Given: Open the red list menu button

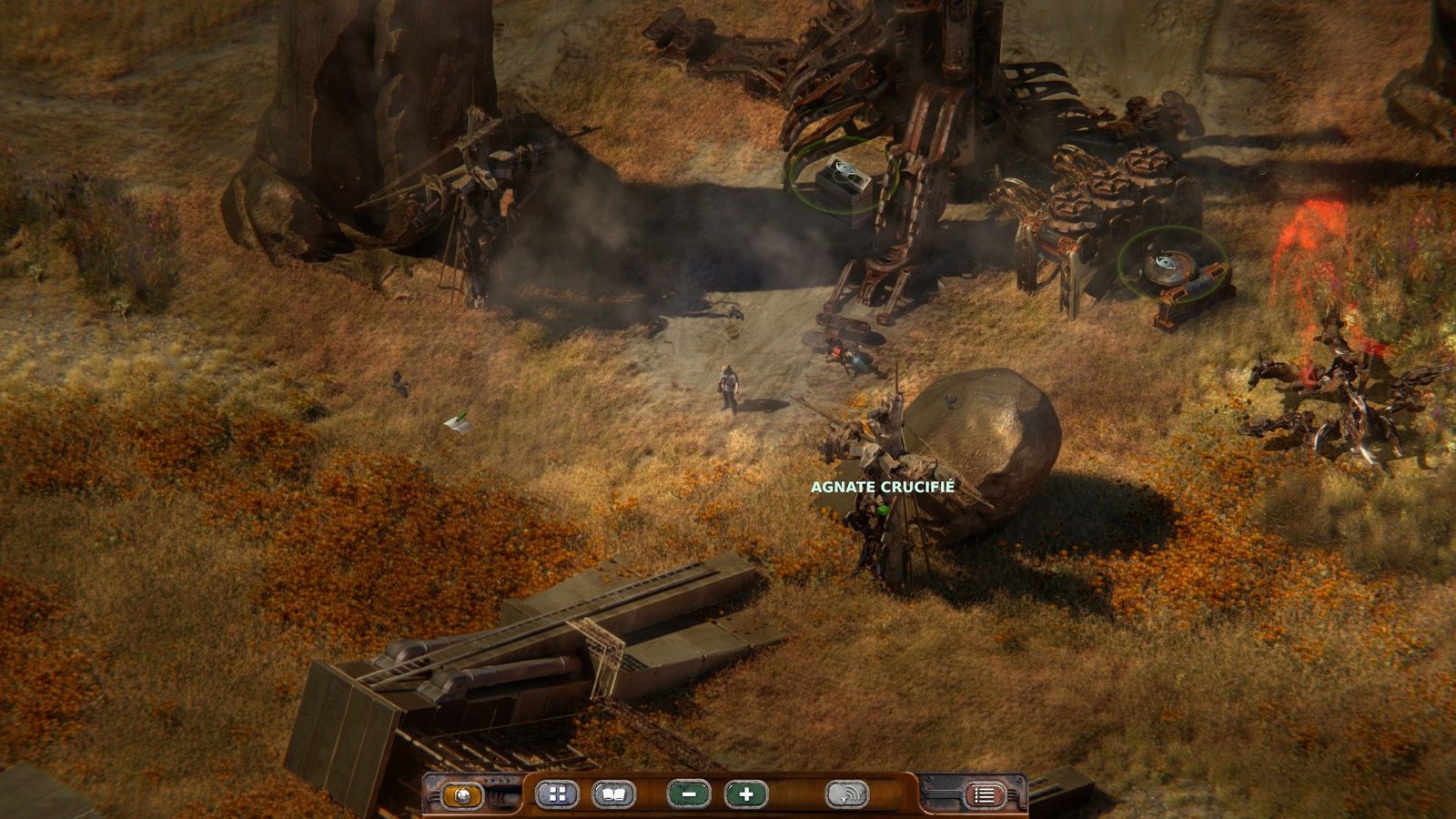Looking at the screenshot, I should coord(985,795).
